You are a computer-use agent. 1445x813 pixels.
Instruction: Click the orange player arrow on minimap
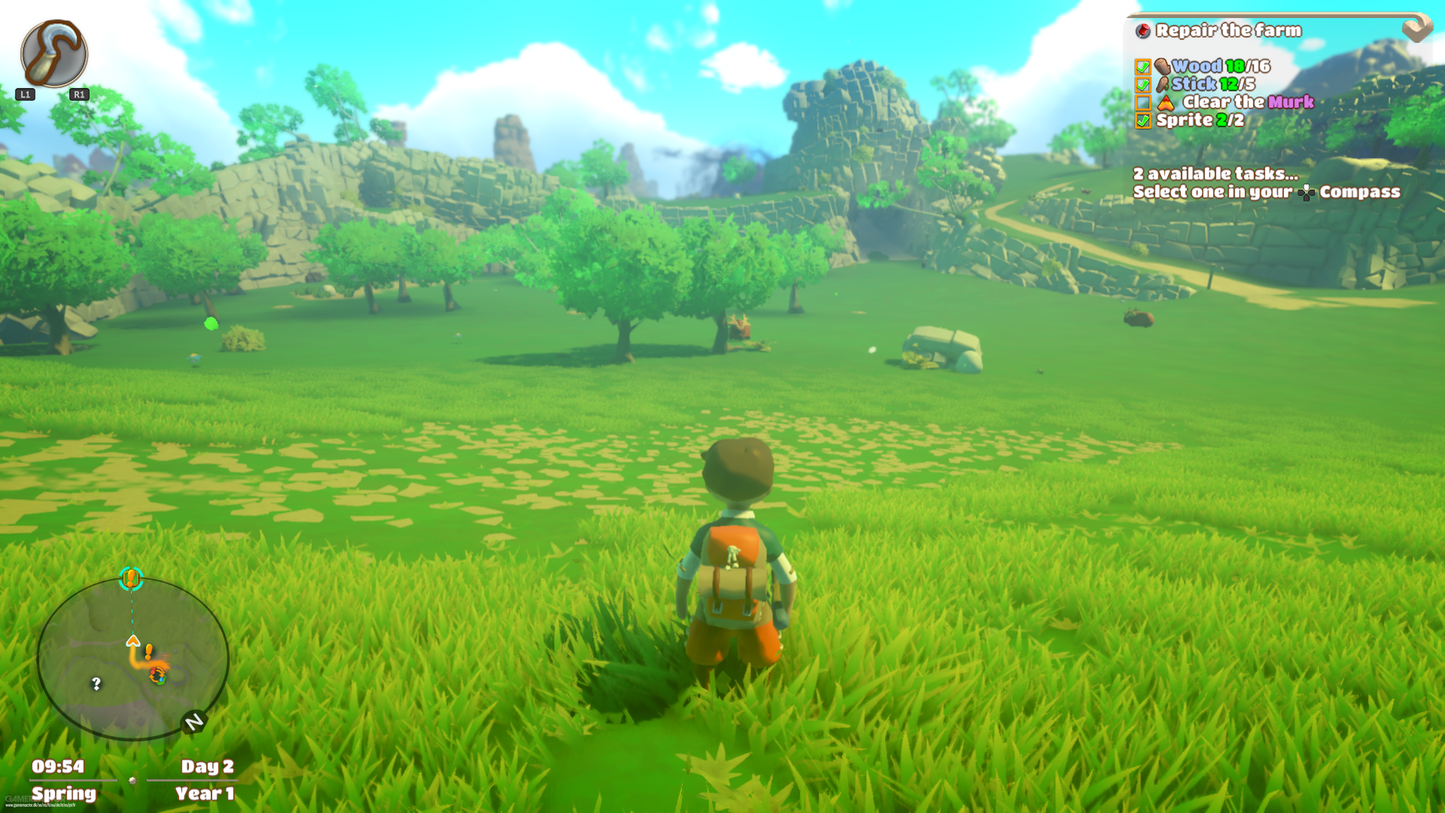(133, 641)
